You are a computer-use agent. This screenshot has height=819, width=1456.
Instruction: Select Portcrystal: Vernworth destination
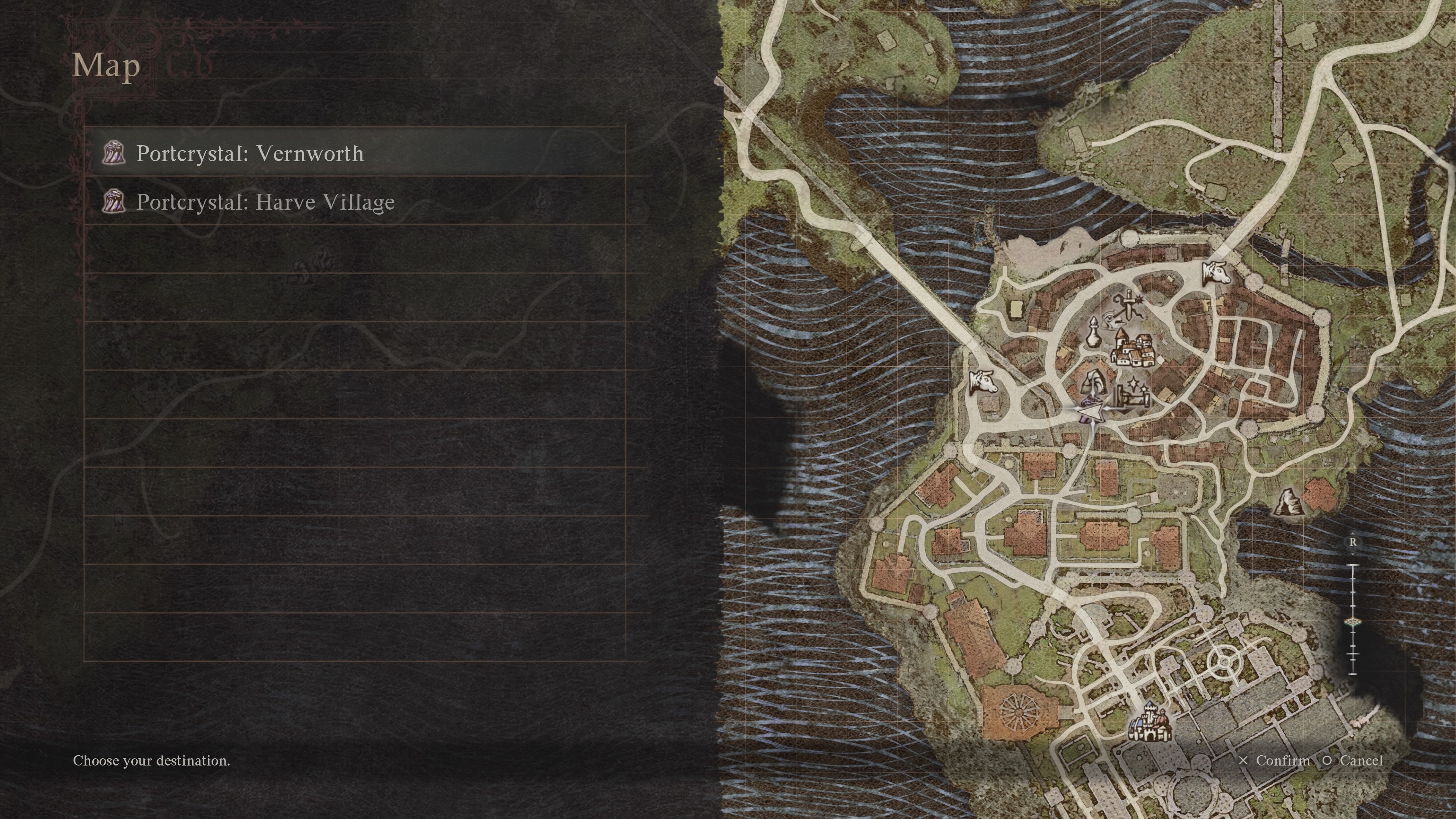point(250,153)
